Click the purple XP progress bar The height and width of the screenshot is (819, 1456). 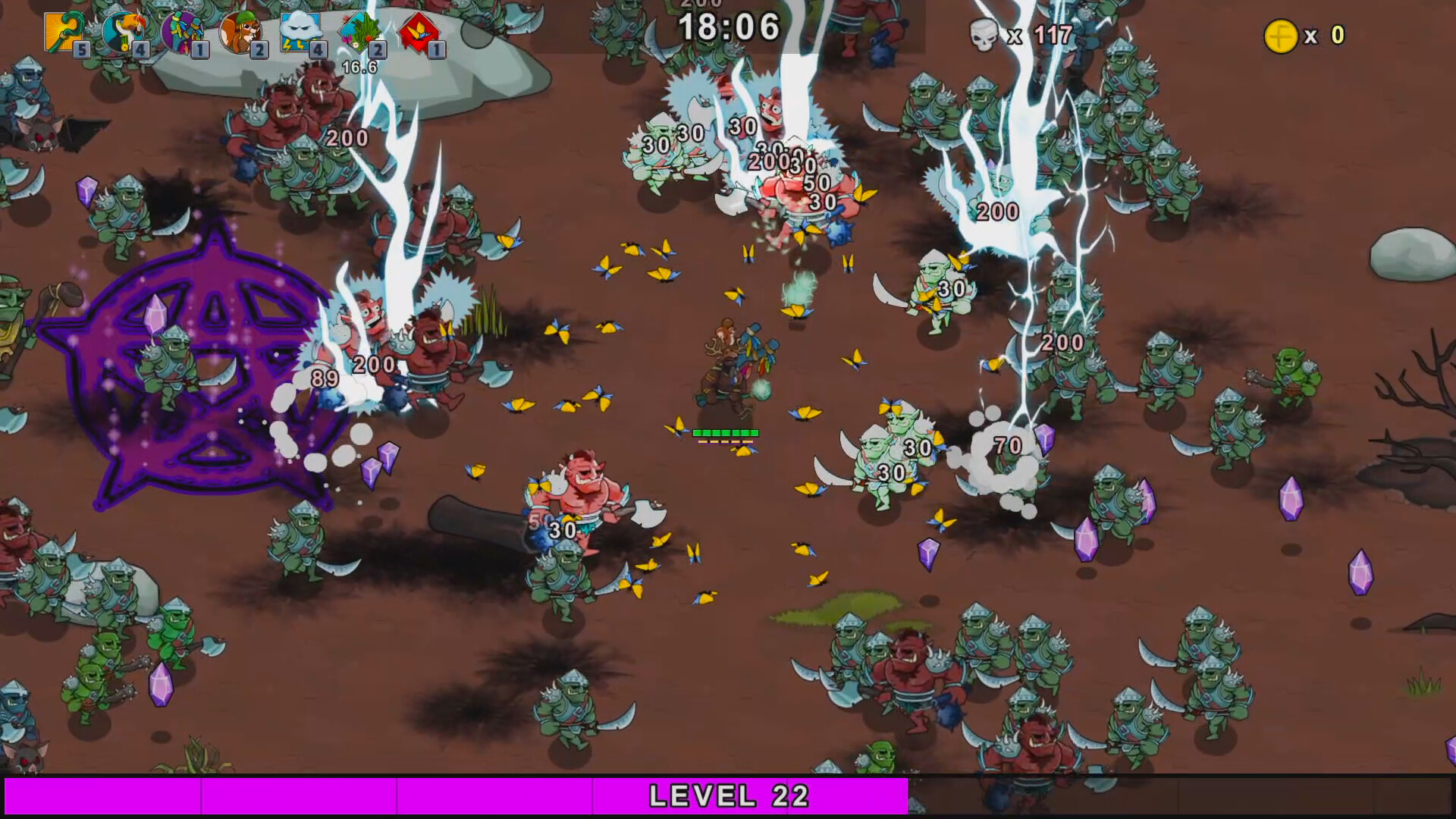pyautogui.click(x=303, y=796)
